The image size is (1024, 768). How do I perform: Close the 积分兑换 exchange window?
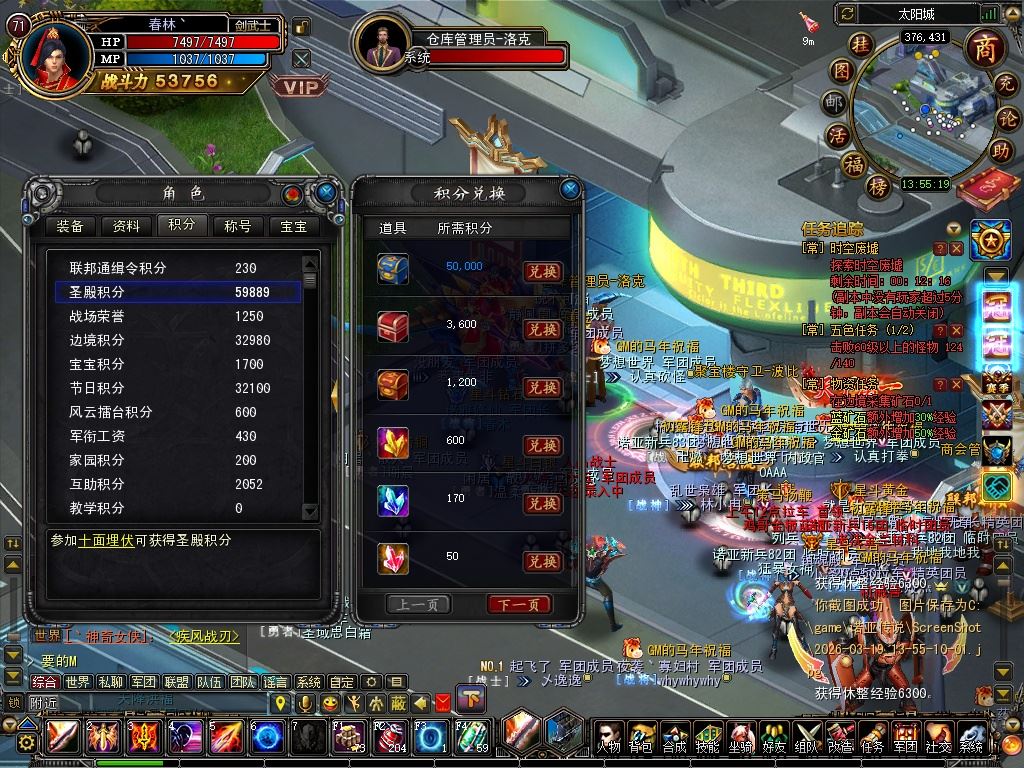pos(569,188)
